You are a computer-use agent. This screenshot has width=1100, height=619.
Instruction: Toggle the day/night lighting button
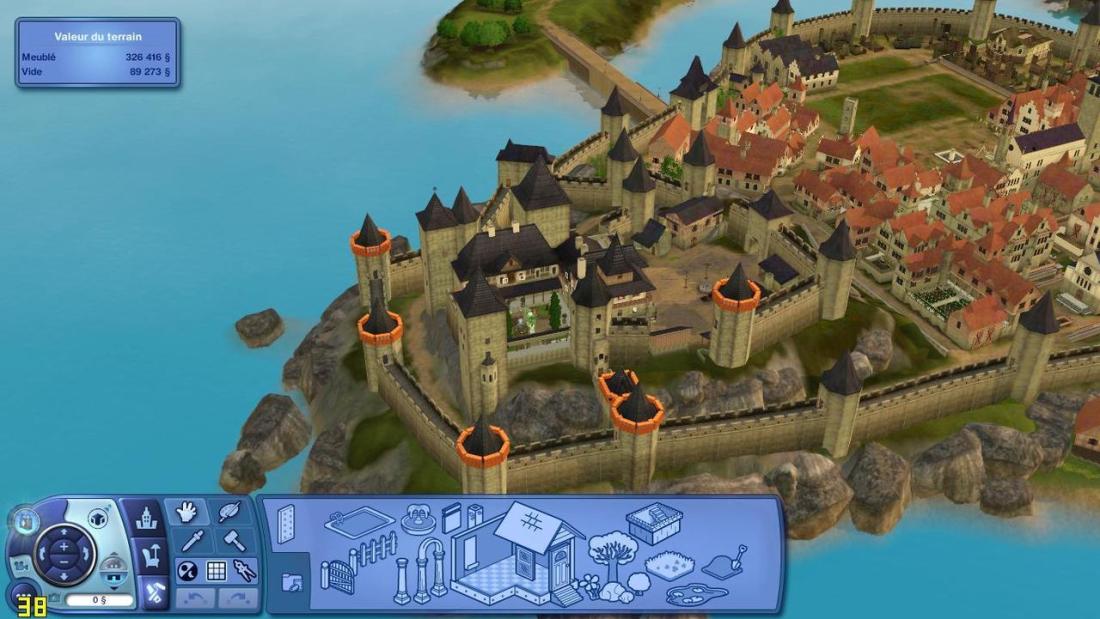coord(187,571)
